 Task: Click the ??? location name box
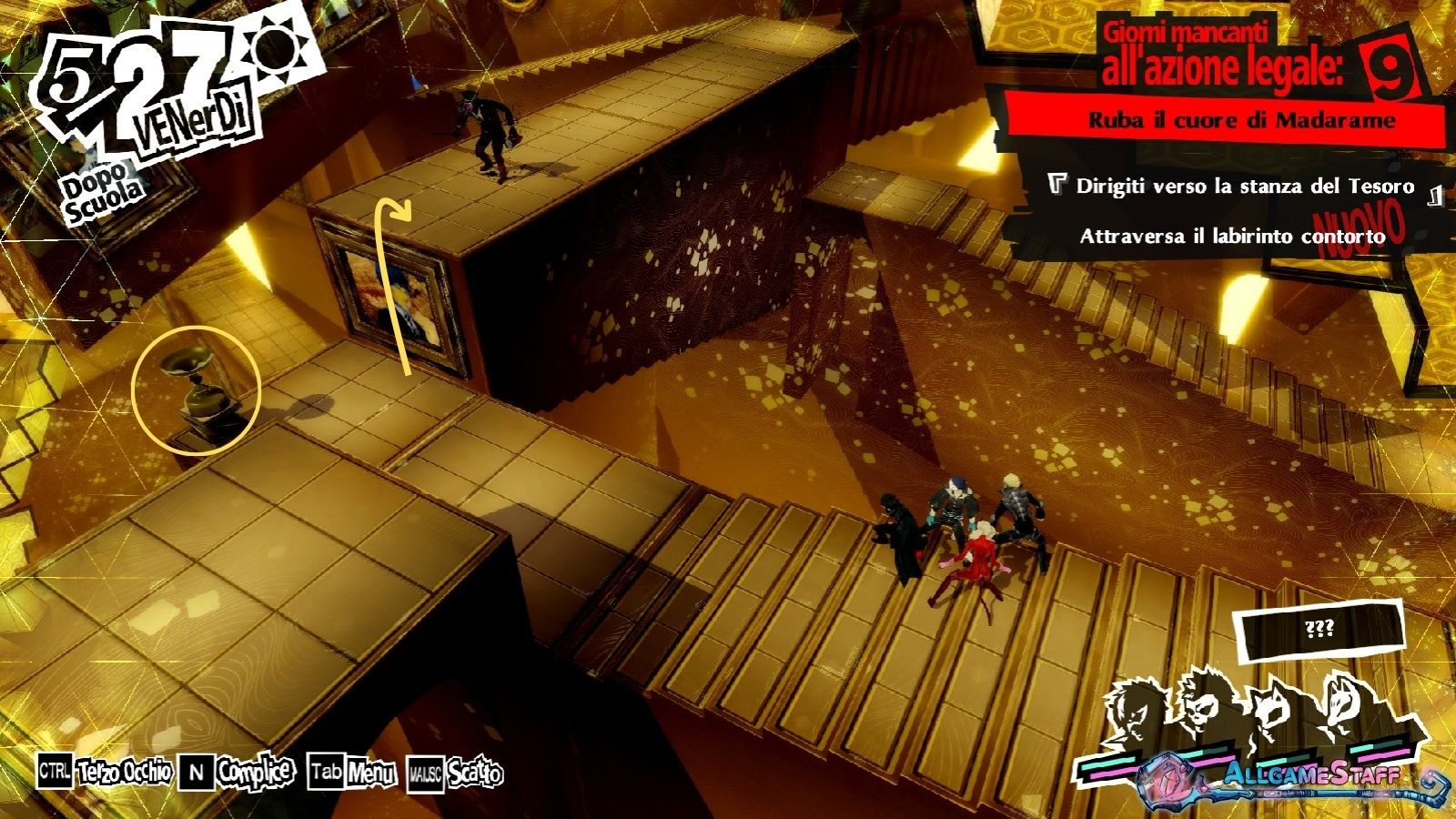[1319, 629]
